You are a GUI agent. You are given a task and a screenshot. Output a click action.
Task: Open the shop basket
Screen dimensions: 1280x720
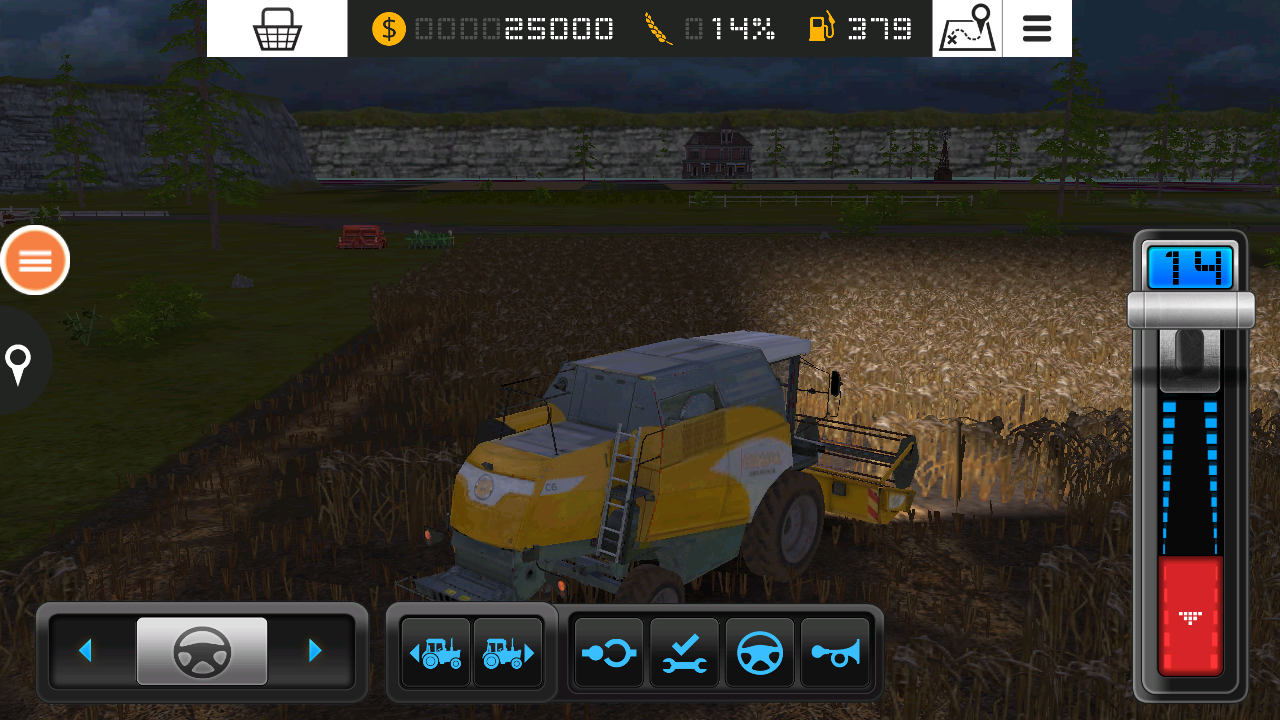pos(277,29)
